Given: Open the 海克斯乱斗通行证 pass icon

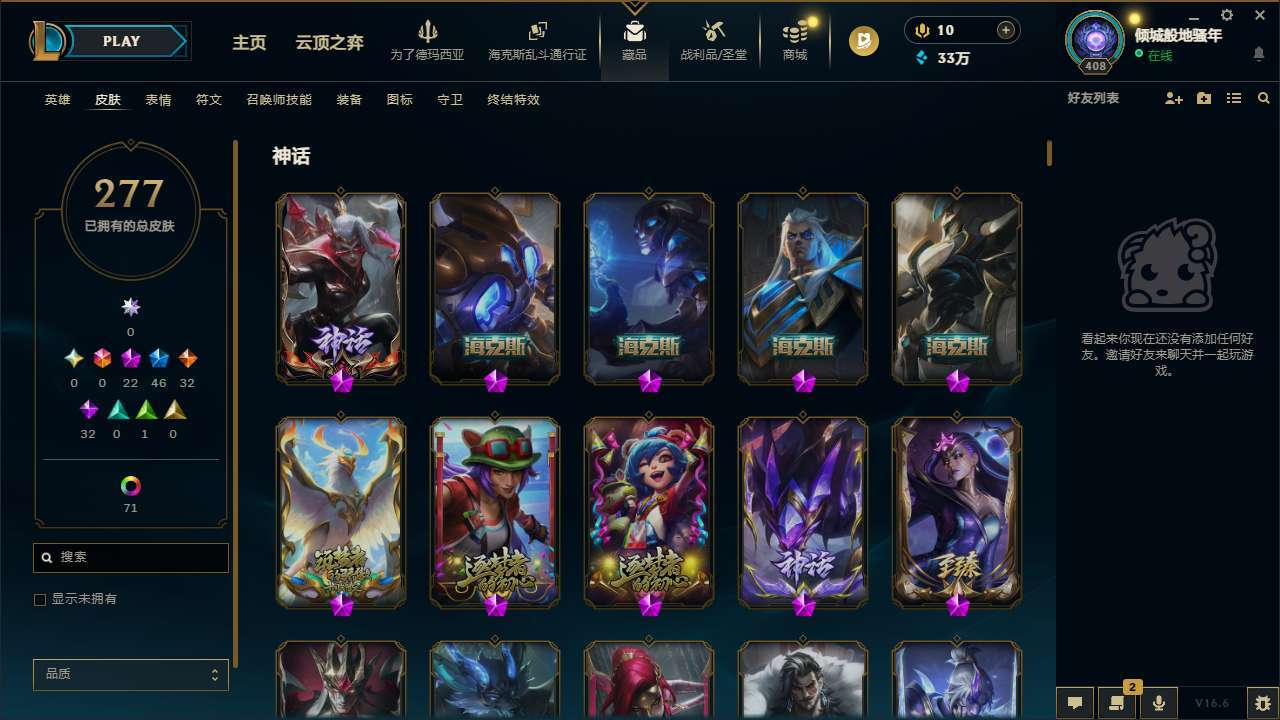Looking at the screenshot, I should (537, 30).
